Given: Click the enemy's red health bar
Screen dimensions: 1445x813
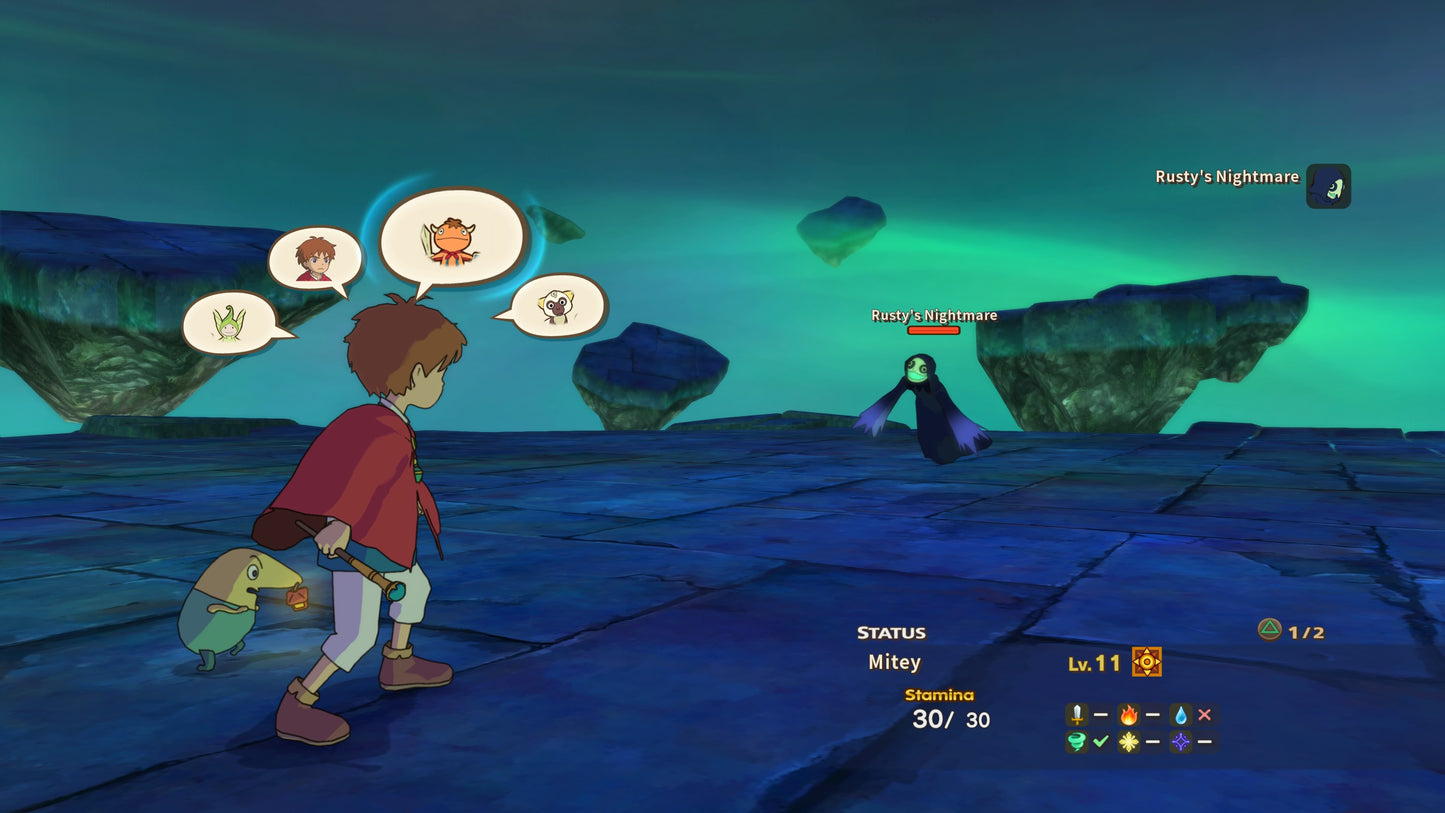Looking at the screenshot, I should point(933,330).
